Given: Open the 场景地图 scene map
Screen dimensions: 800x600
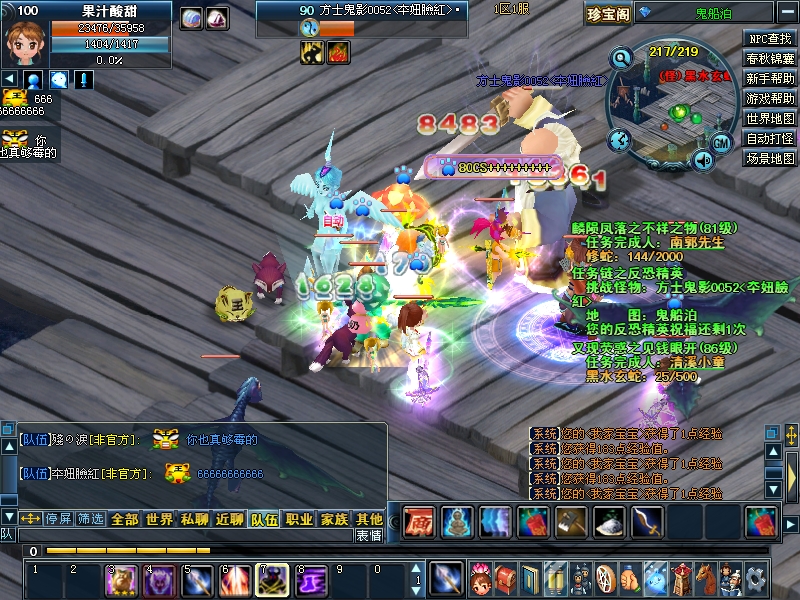Looking at the screenshot, I should (x=770, y=159).
